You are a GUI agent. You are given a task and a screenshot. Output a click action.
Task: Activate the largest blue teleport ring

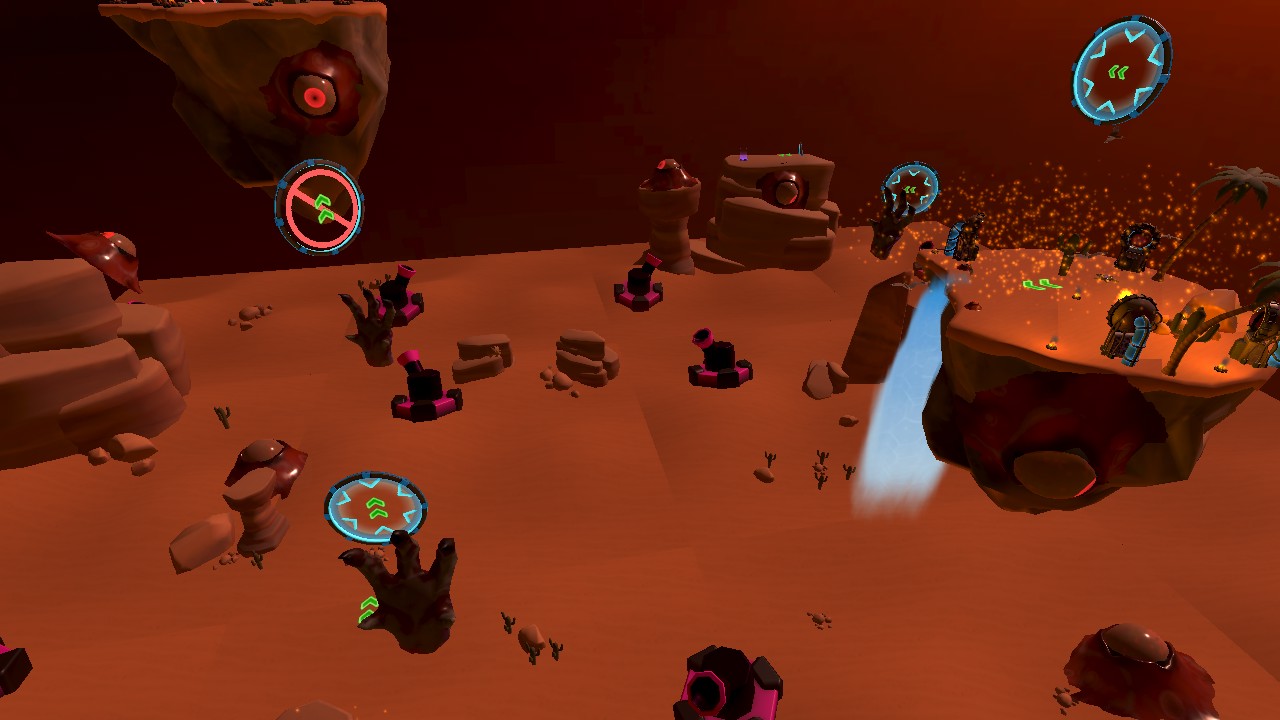pos(1121,70)
